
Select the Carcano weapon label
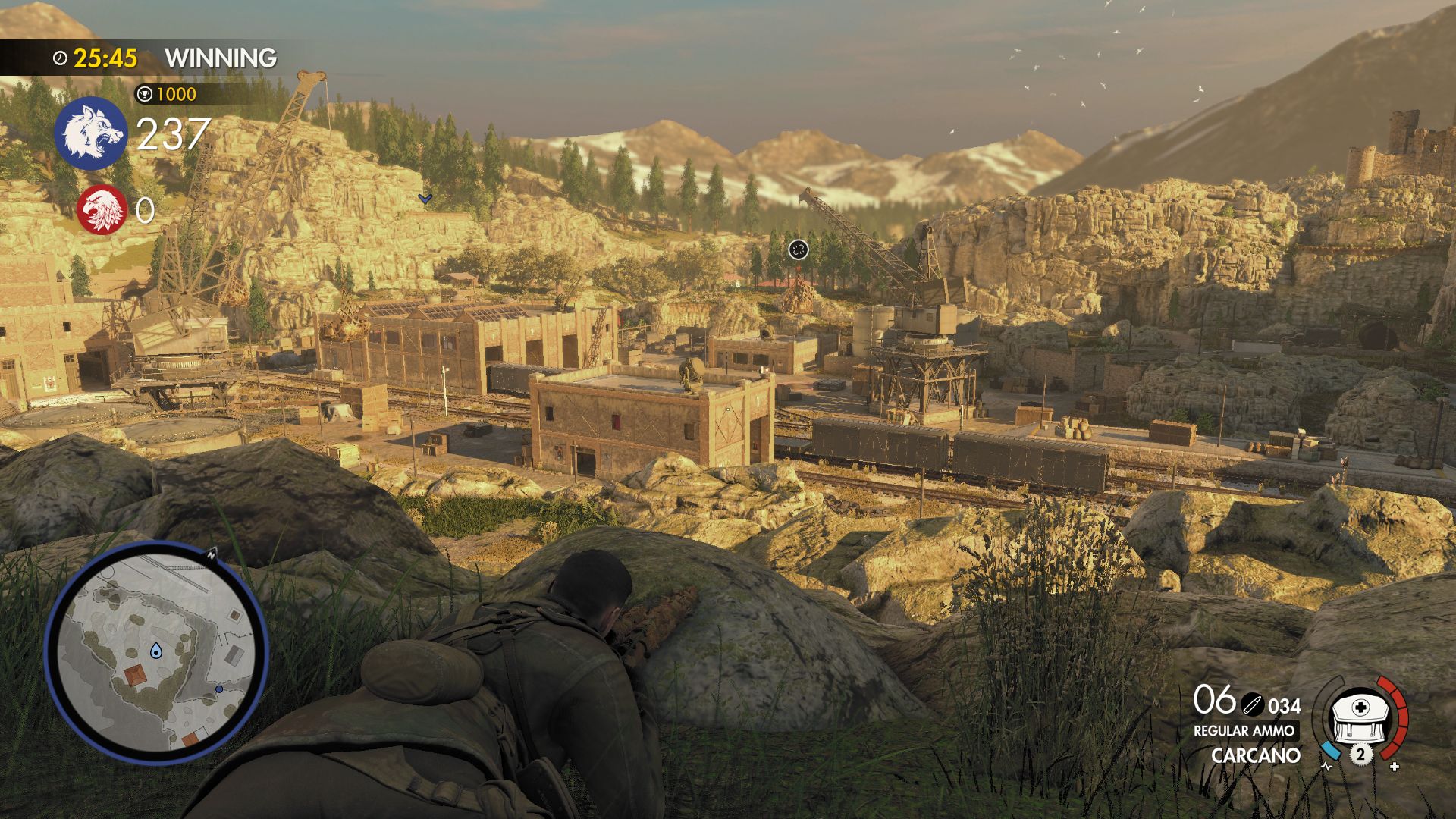1255,755
